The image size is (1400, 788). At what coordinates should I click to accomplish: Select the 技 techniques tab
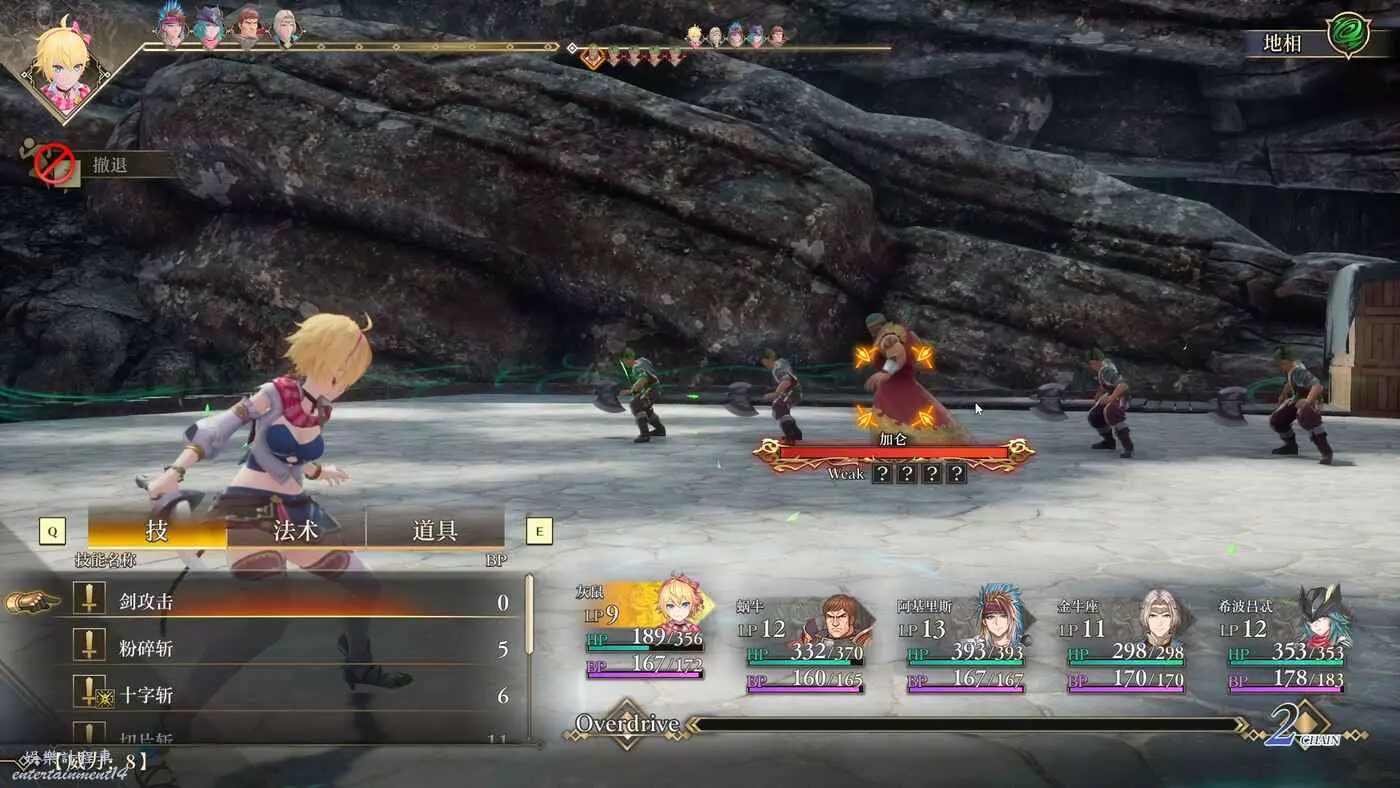point(157,529)
